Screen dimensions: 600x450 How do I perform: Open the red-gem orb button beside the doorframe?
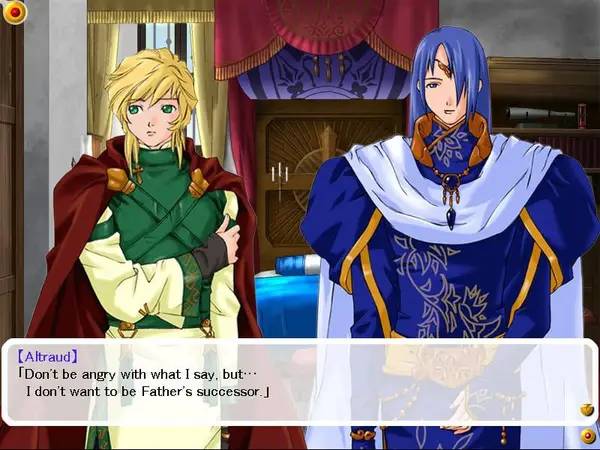tap(16, 11)
